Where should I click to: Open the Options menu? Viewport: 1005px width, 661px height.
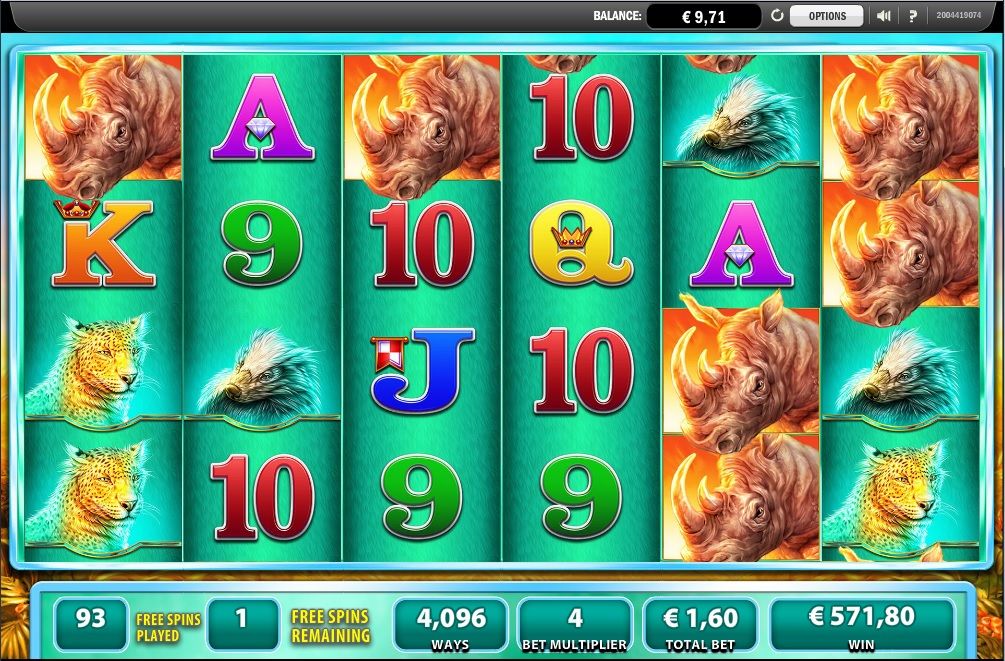[826, 16]
